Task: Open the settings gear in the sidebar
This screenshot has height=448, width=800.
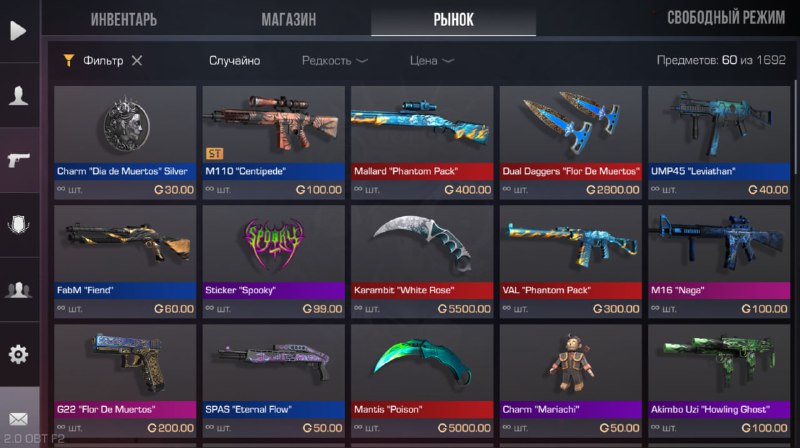Action: (18, 354)
